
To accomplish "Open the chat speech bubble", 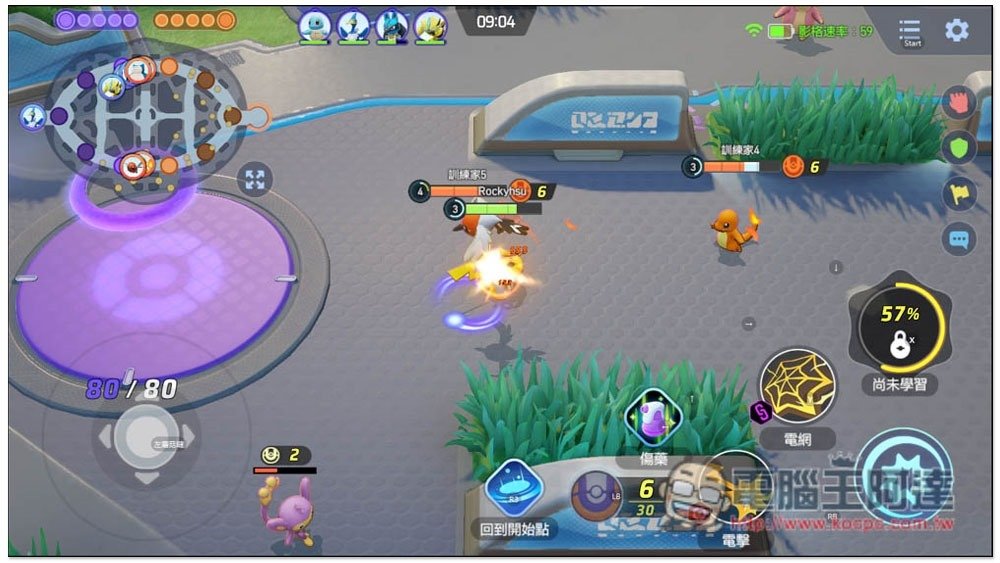I will pyautogui.click(x=958, y=239).
